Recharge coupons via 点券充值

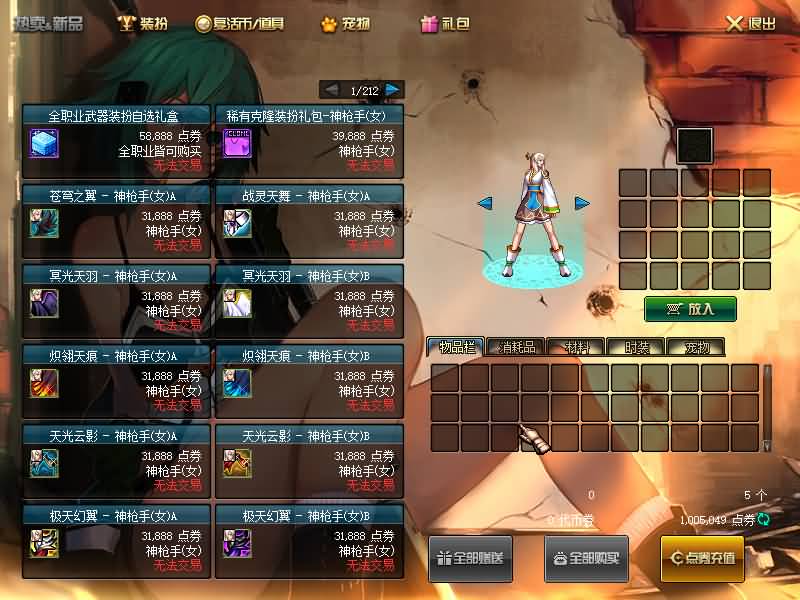point(702,557)
